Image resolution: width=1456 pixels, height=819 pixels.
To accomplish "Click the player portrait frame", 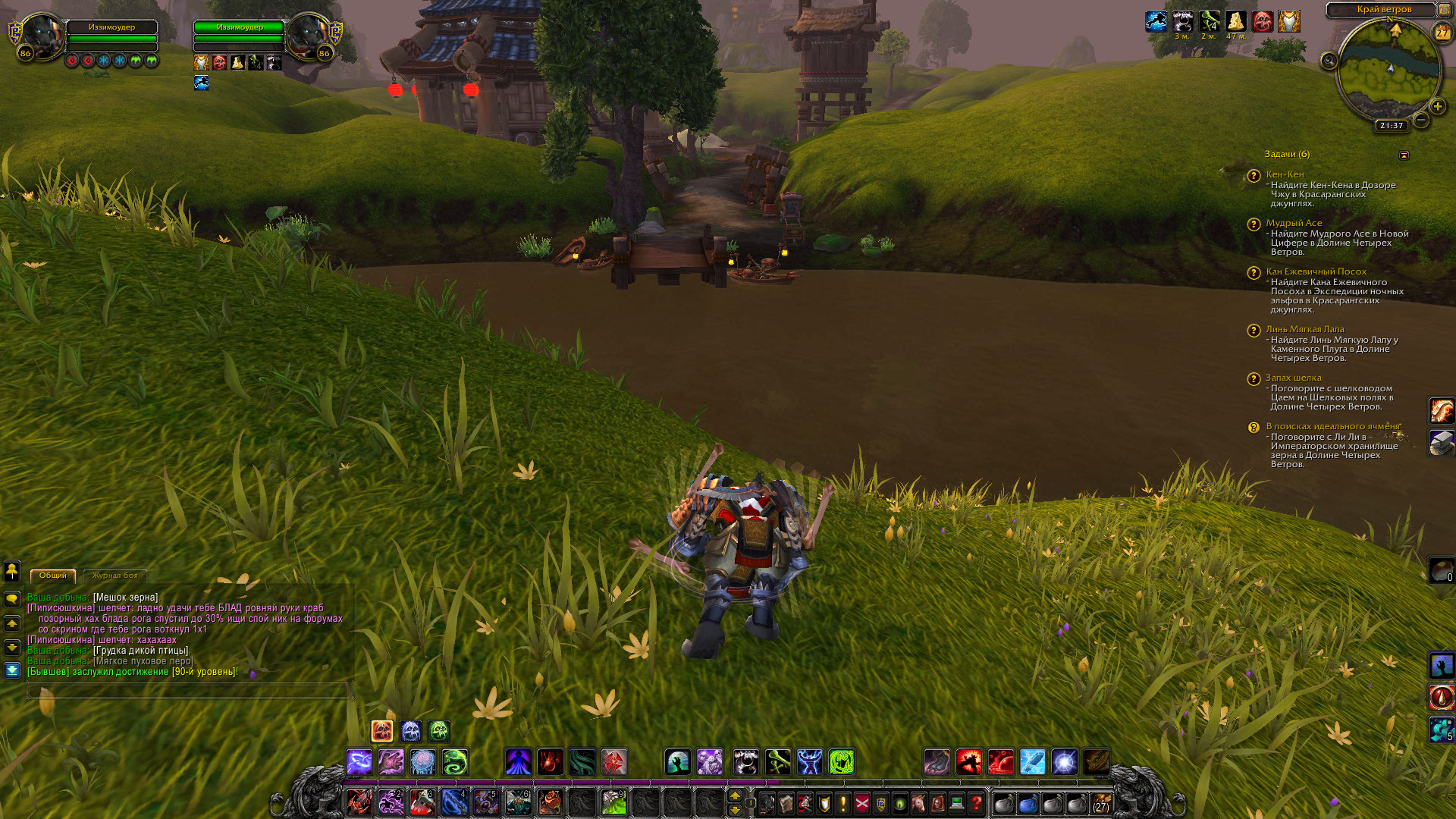I will [42, 36].
